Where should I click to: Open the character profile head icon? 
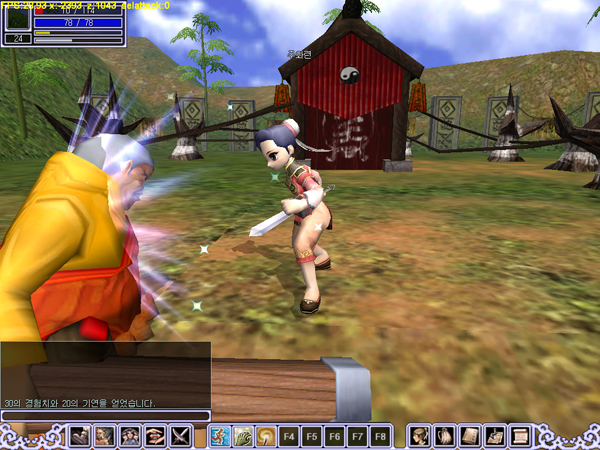[420, 436]
